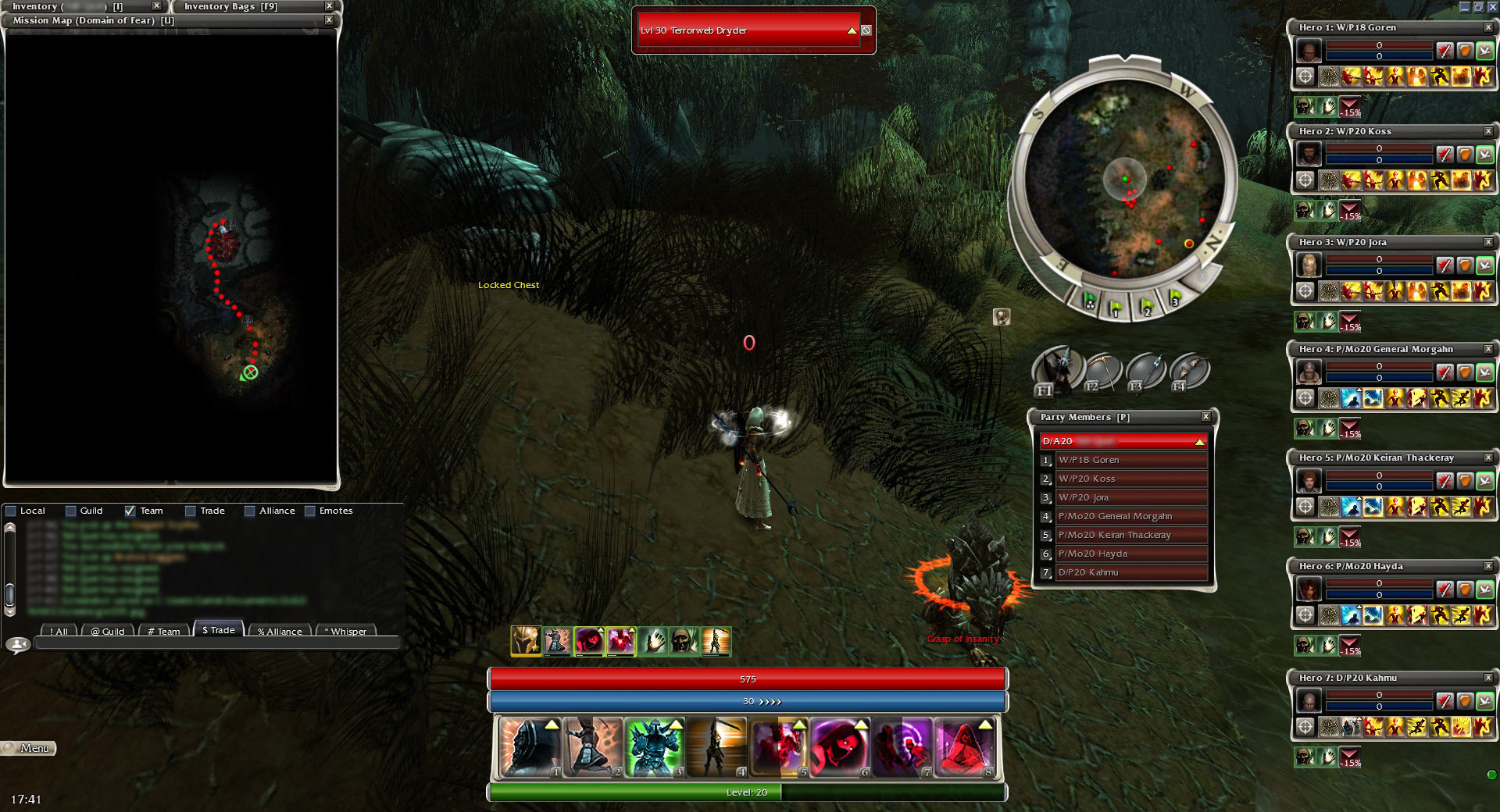Switch to the Whisper chat tab
Image resolution: width=1500 pixels, height=812 pixels.
click(x=345, y=631)
